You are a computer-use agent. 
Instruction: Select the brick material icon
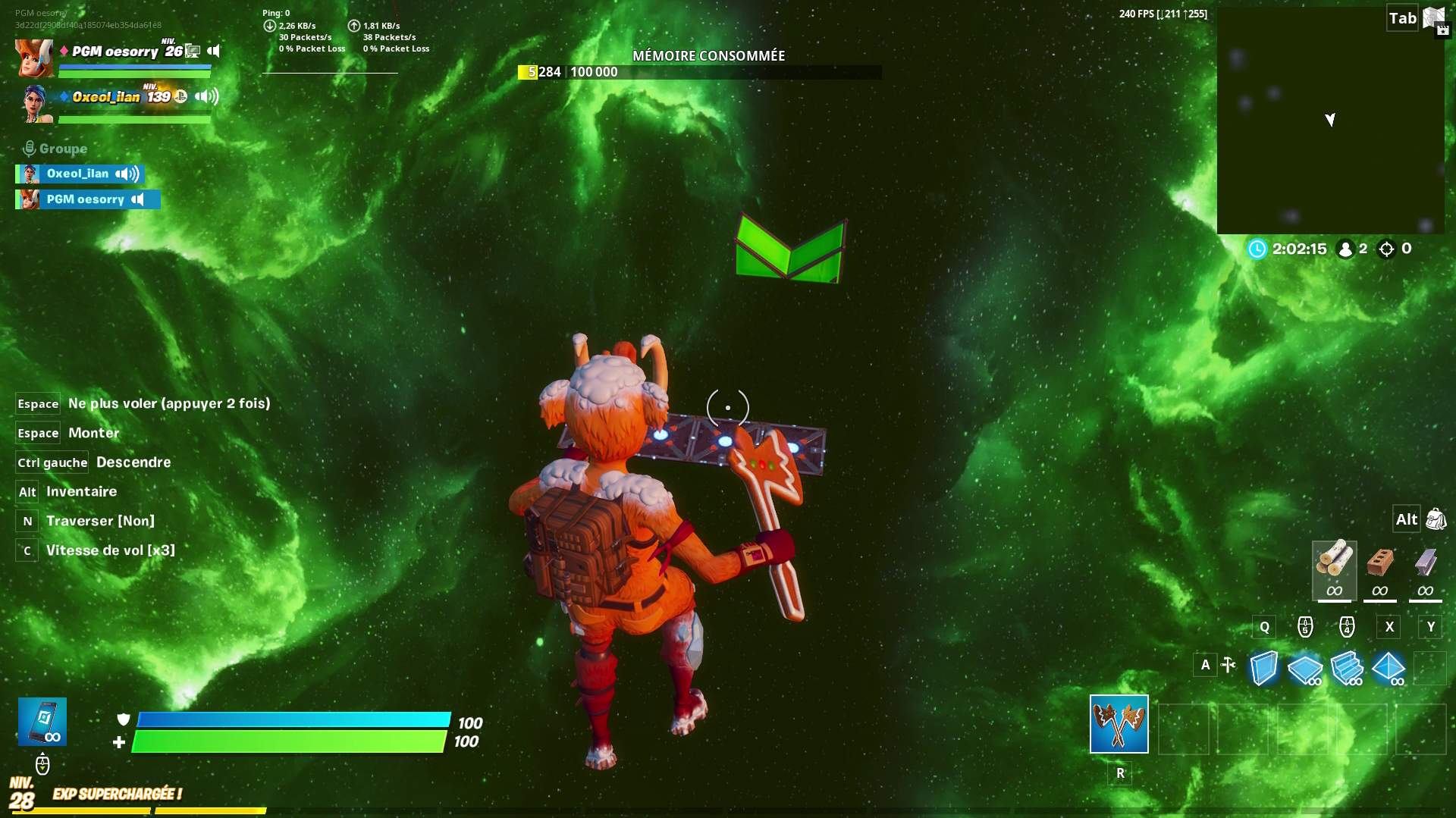(1379, 569)
